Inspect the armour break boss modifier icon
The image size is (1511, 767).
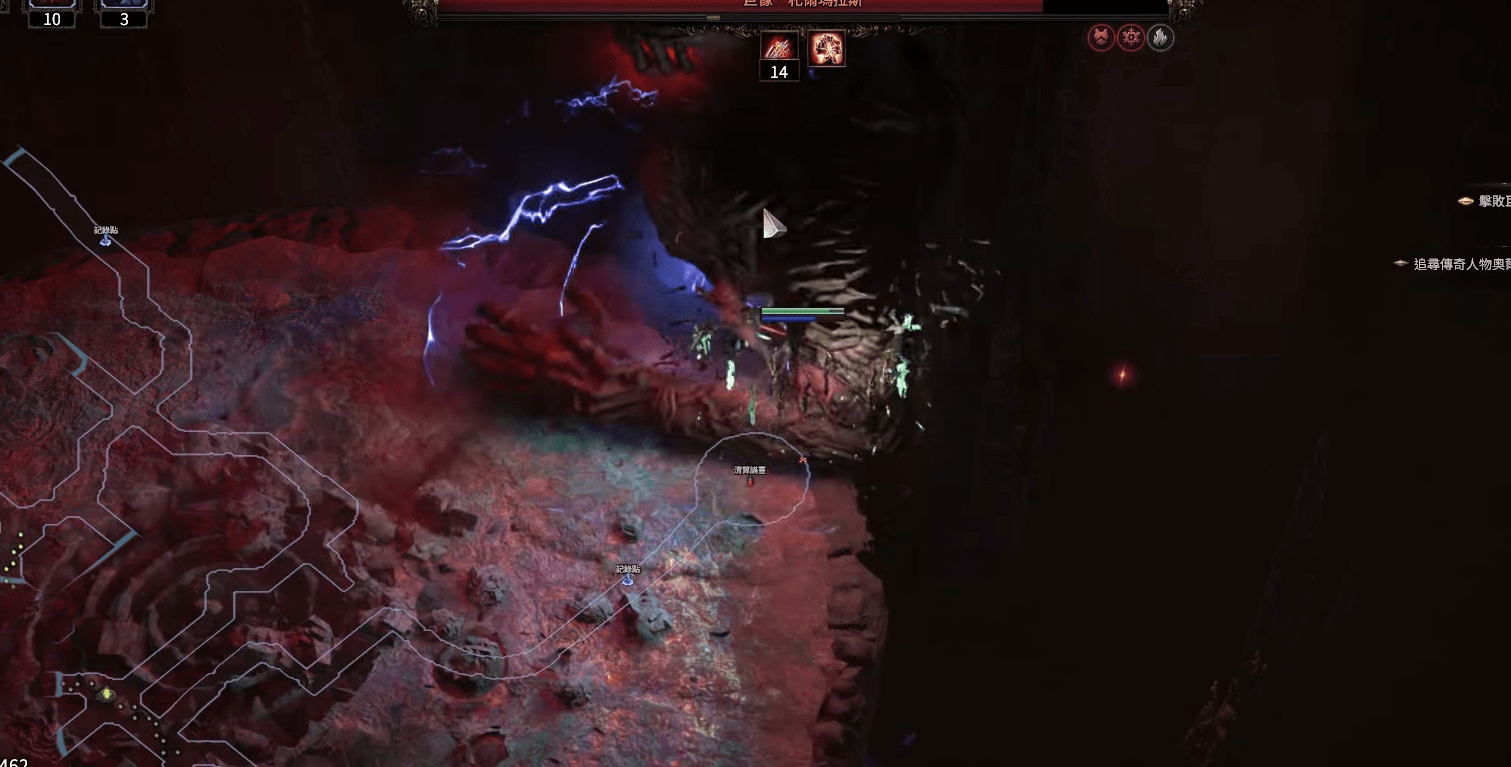tap(1101, 39)
